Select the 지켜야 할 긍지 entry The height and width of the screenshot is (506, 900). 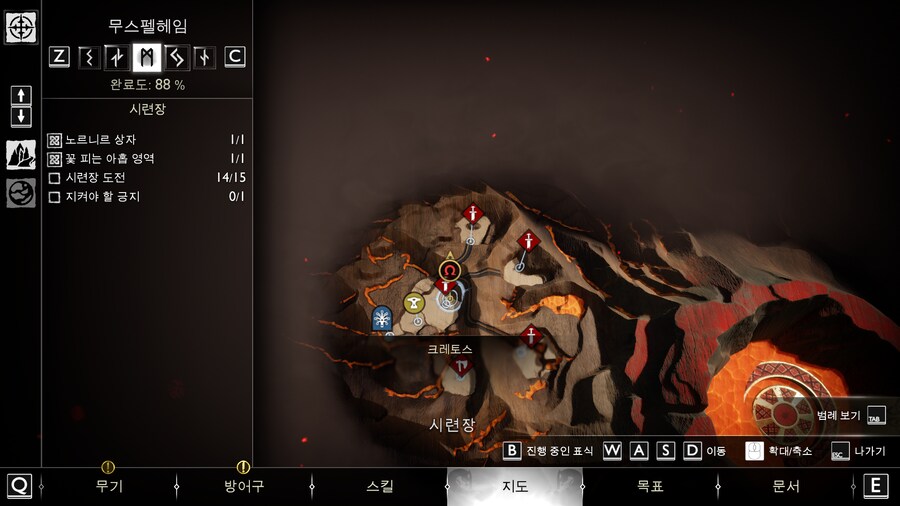click(x=102, y=197)
